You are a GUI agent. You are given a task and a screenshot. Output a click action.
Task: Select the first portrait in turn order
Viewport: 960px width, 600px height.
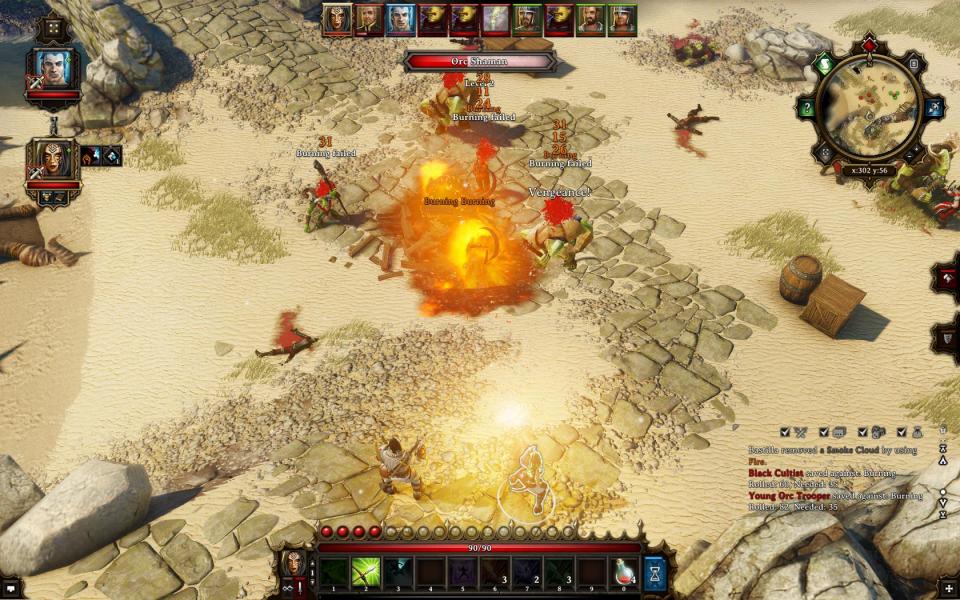tap(337, 18)
